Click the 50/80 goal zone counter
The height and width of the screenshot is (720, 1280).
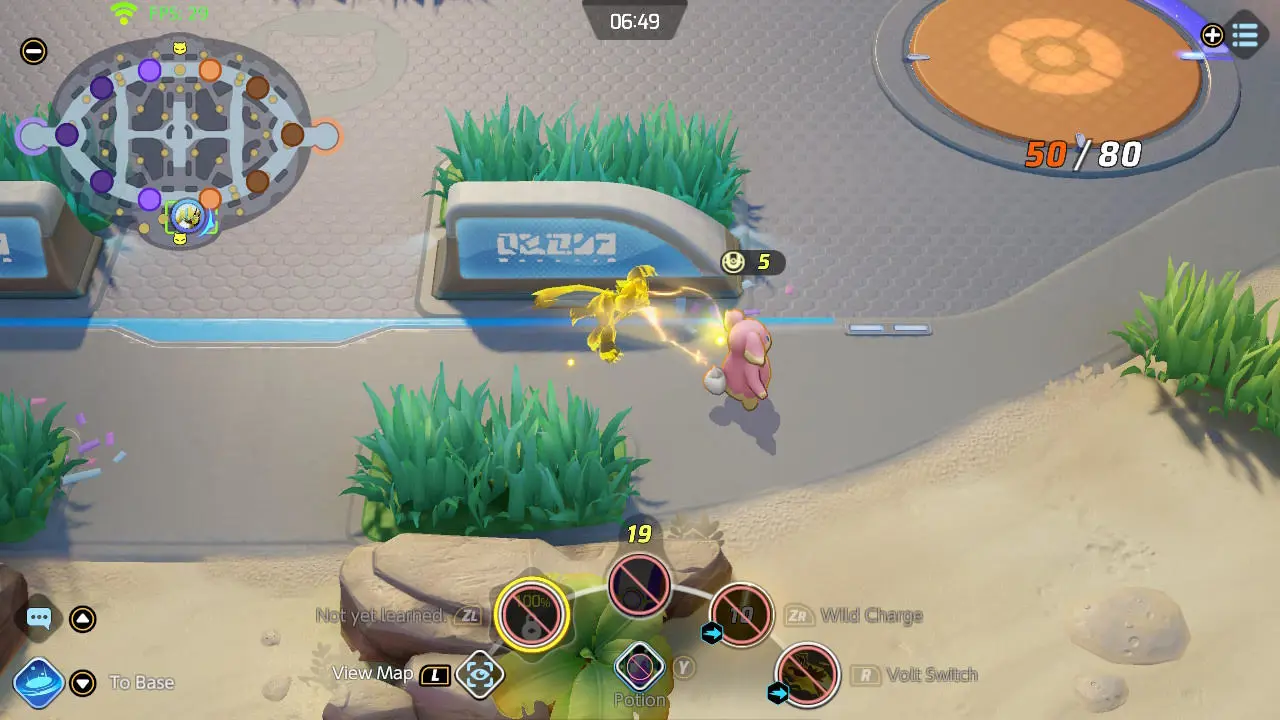click(1085, 154)
